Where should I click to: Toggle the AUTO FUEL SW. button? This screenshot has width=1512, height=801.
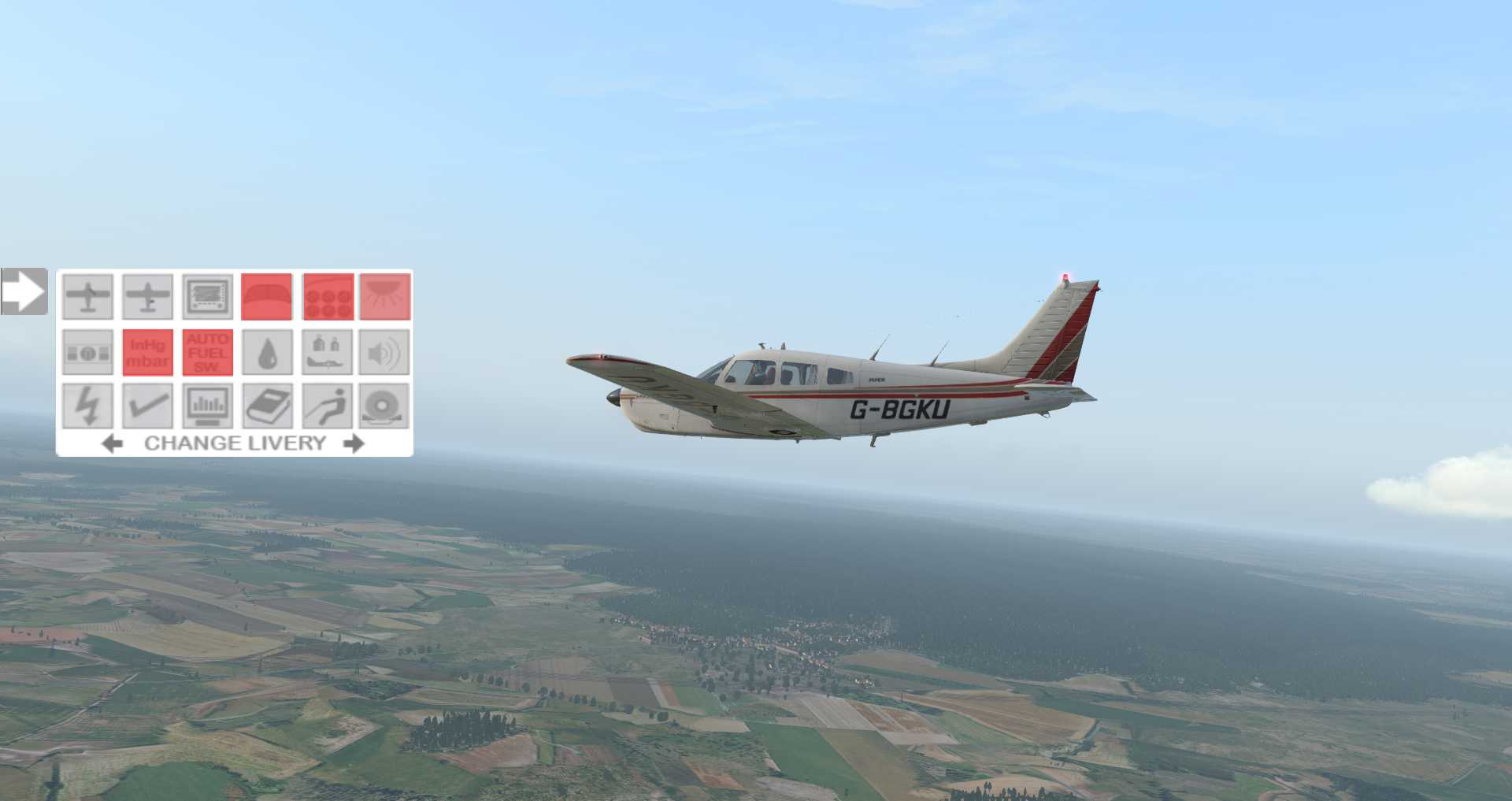208,352
